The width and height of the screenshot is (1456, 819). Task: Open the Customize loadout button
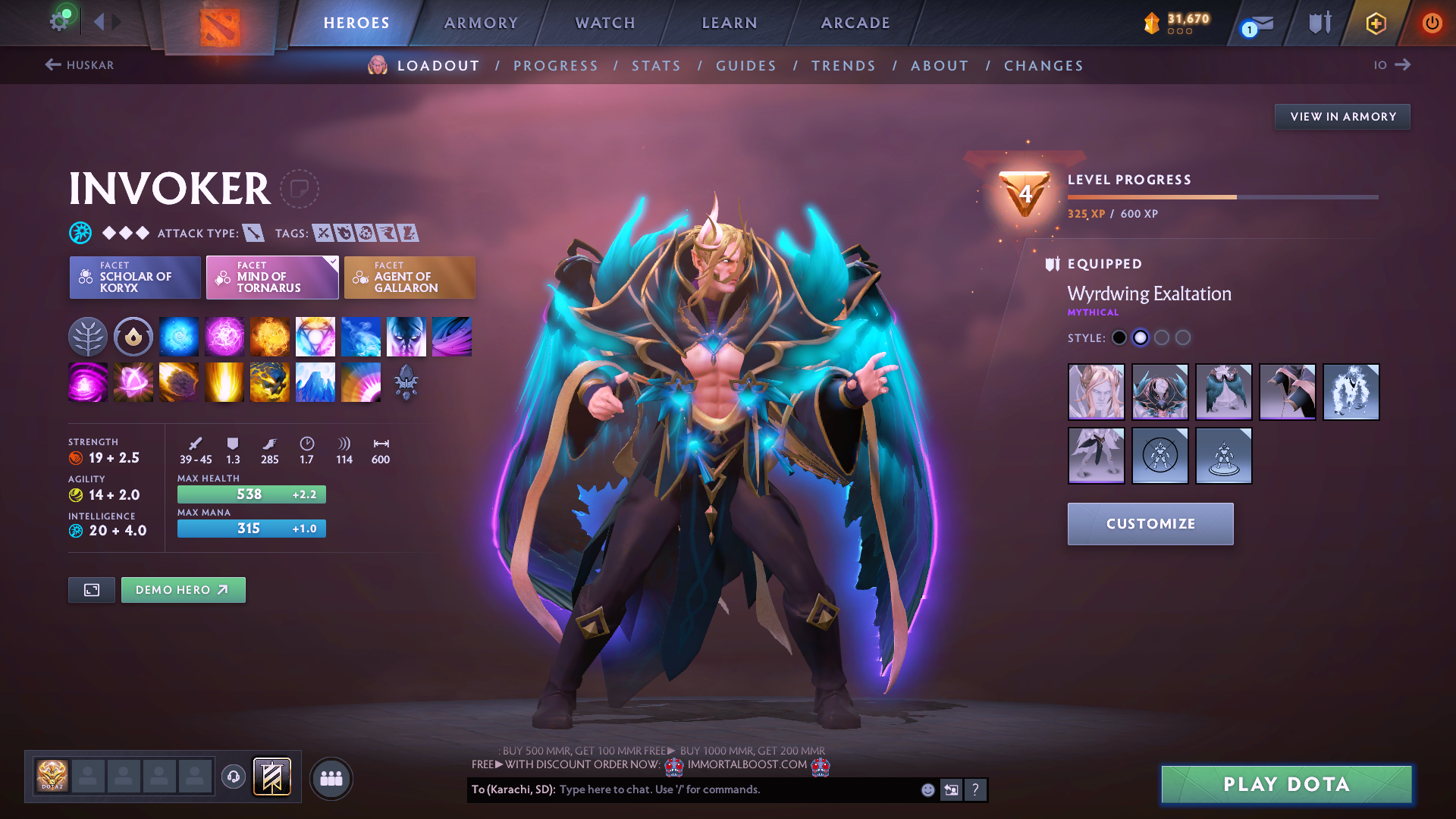tap(1150, 524)
